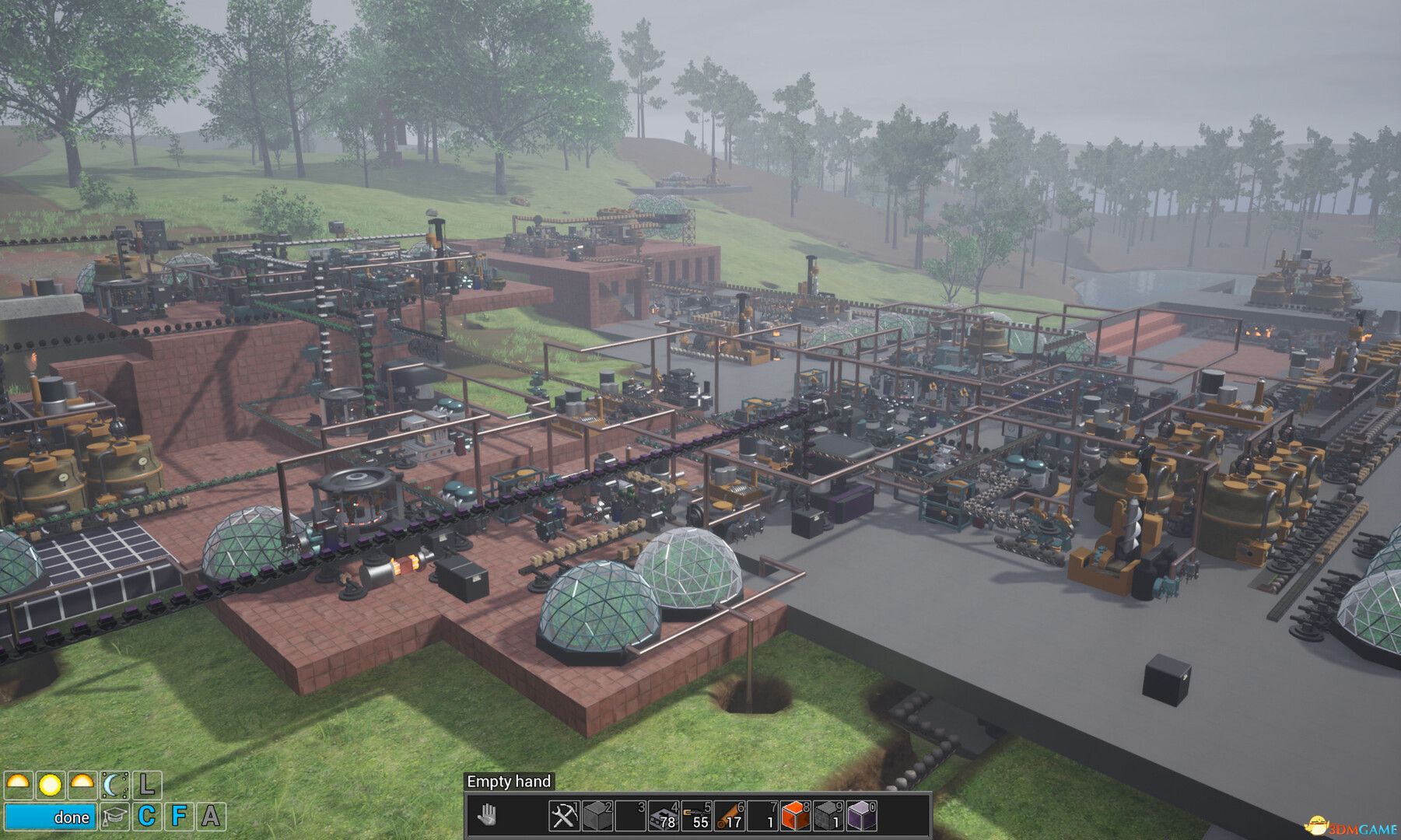Select the hotbar item with 55 count

697,816
